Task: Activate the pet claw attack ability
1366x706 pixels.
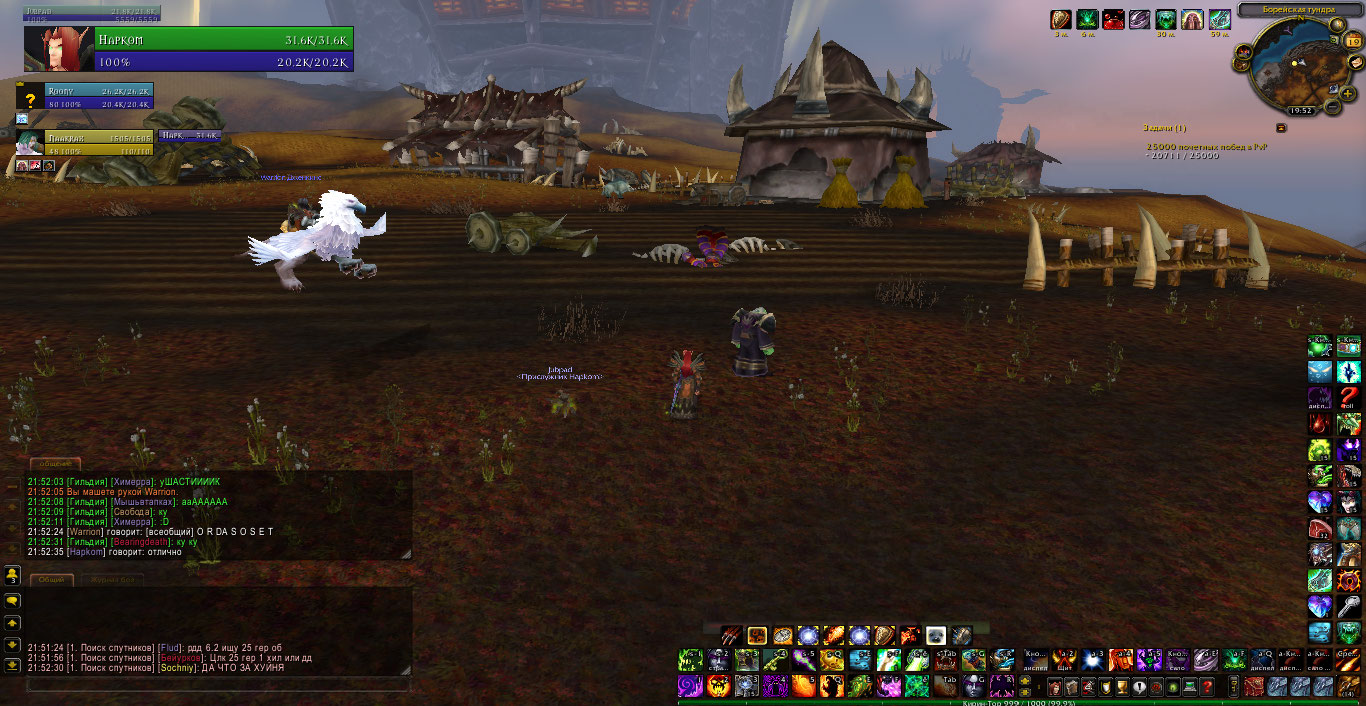Action: (731, 635)
